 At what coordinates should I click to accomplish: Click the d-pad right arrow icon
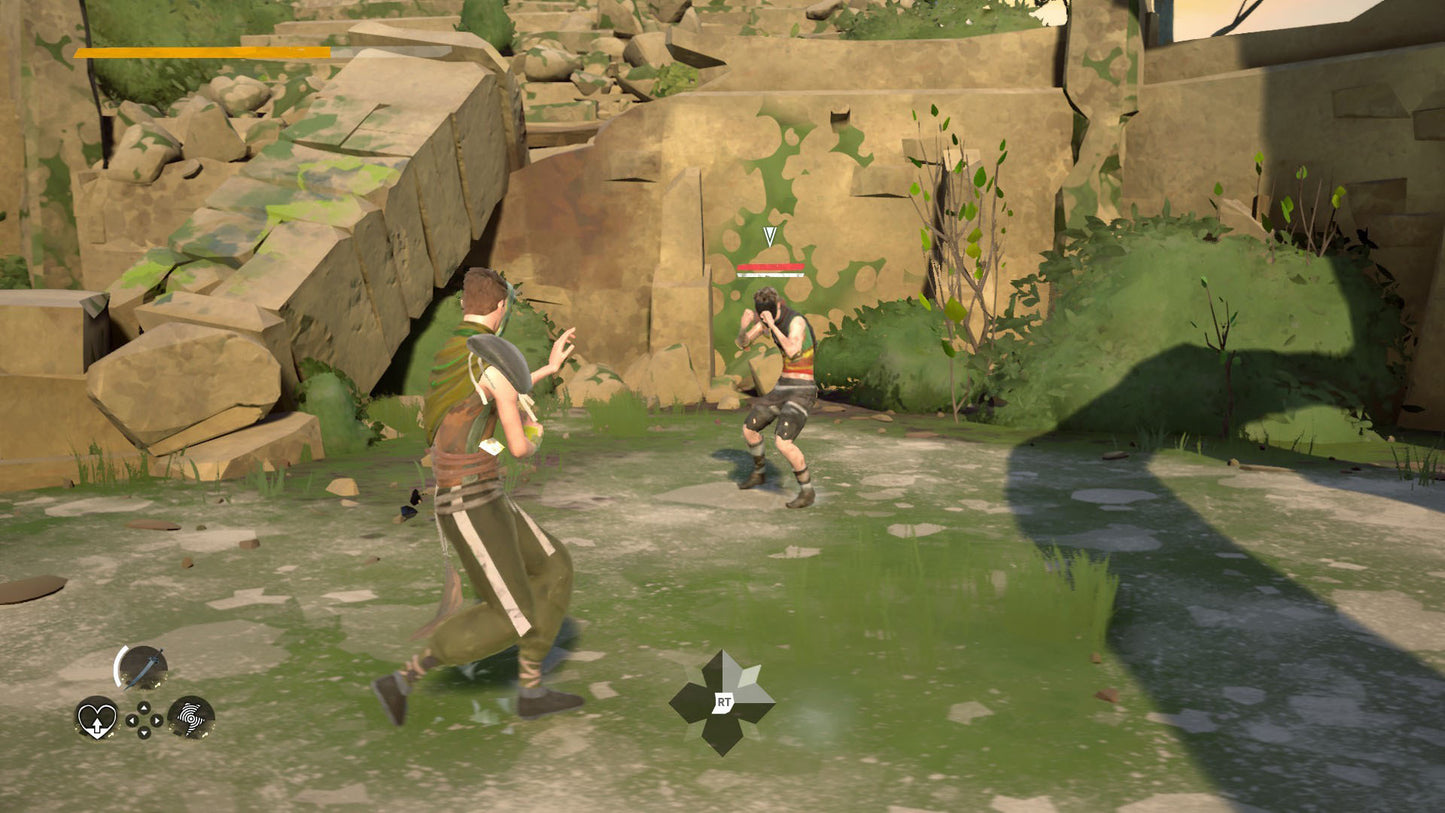156,720
